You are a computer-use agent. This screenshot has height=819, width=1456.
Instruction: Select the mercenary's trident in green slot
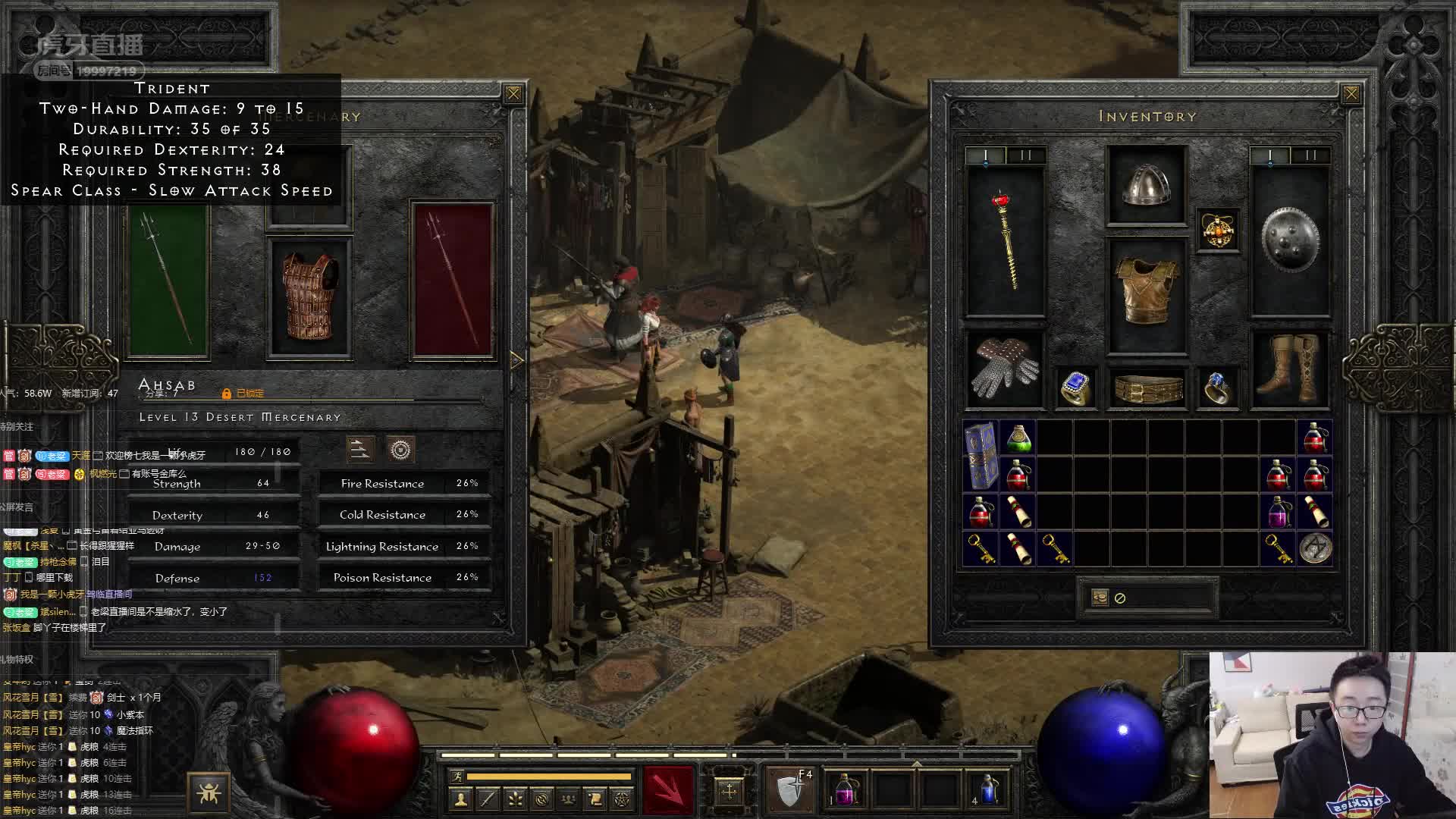coord(168,281)
